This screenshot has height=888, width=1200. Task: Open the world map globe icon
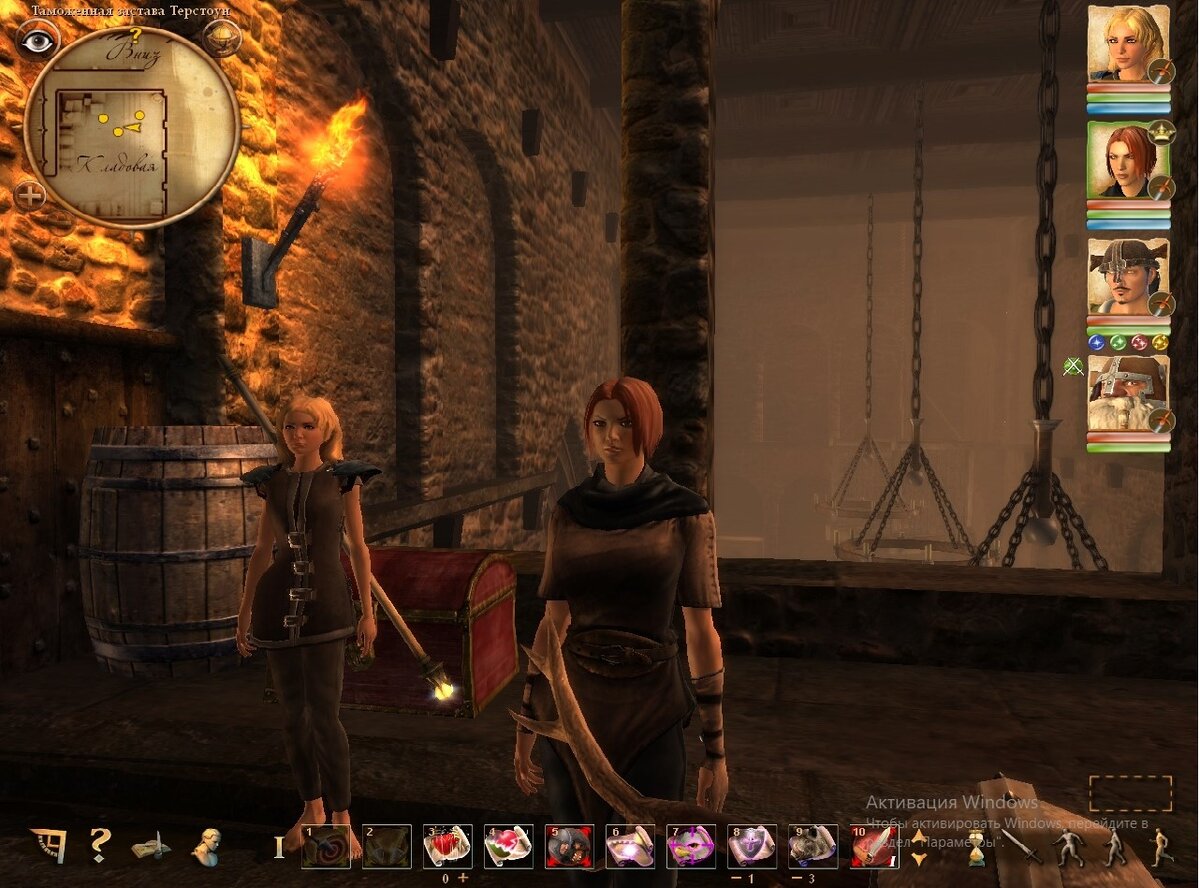[x=220, y=37]
